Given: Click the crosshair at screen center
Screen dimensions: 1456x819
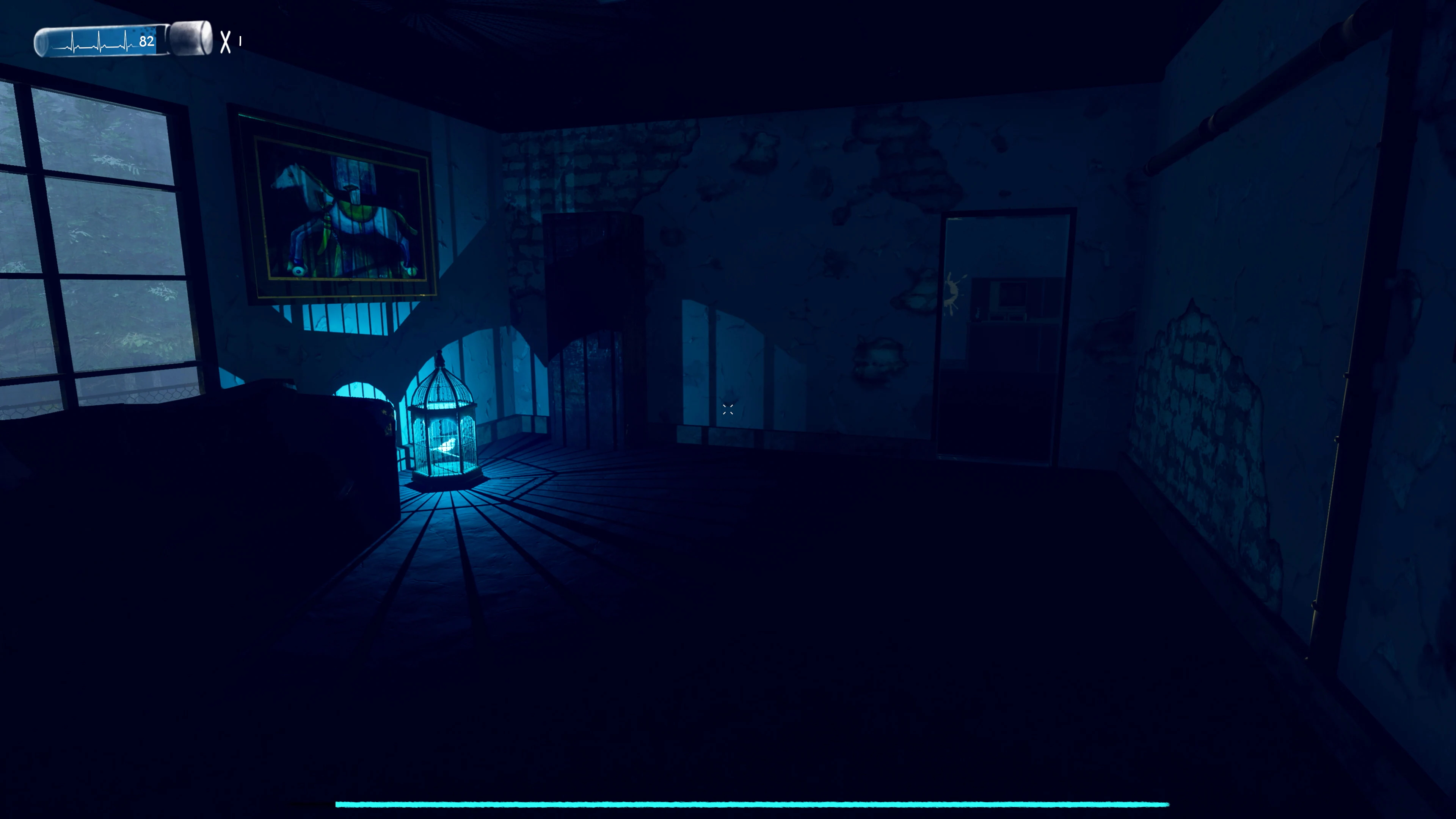Looking at the screenshot, I should [728, 410].
